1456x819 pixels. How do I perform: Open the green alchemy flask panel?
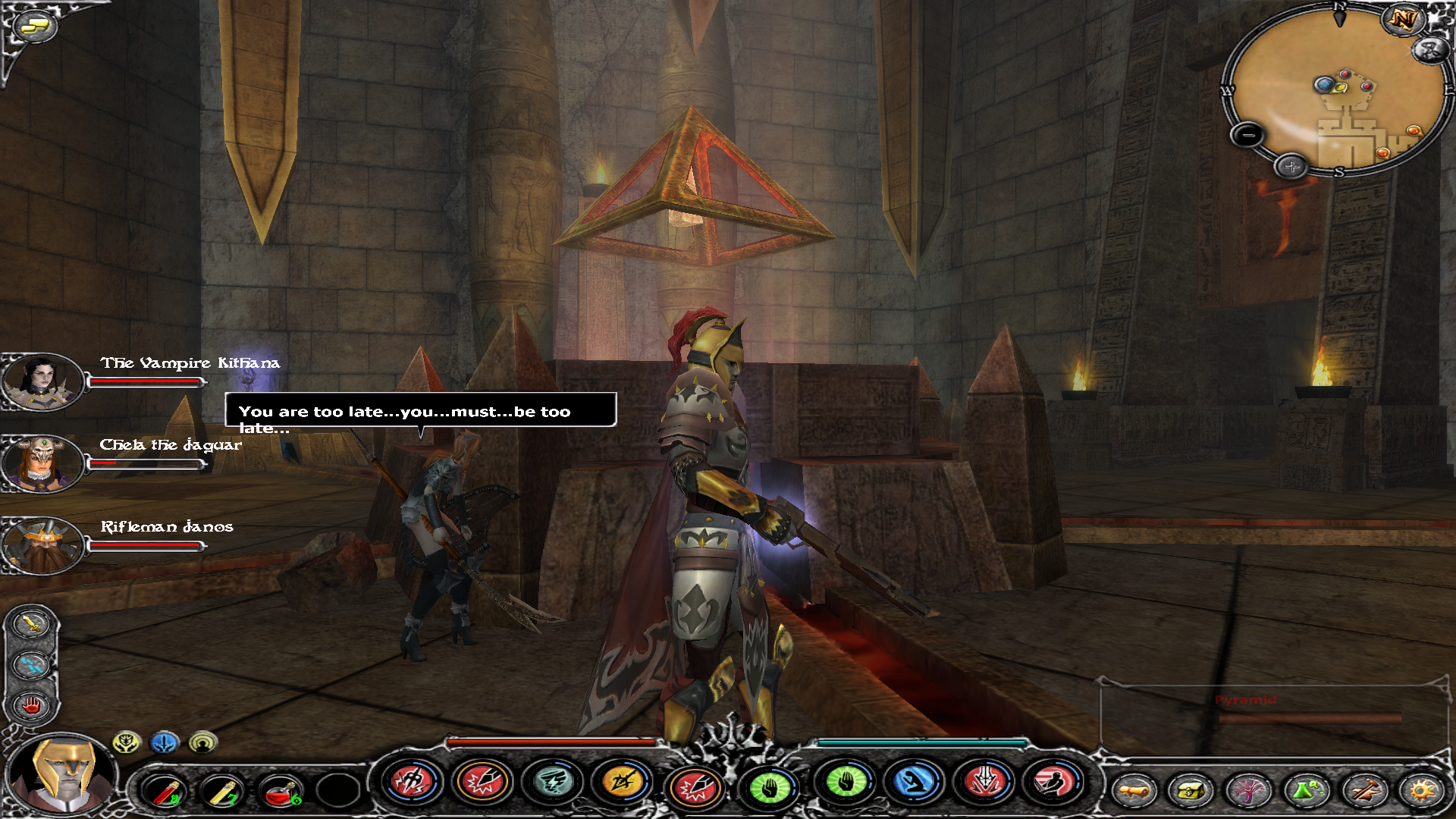click(x=1306, y=791)
